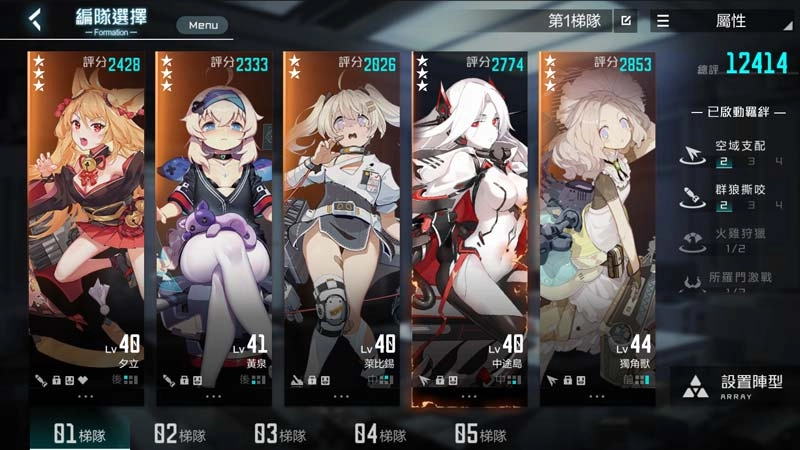Go back using the arrow button
The height and width of the screenshot is (450, 800).
(x=36, y=19)
